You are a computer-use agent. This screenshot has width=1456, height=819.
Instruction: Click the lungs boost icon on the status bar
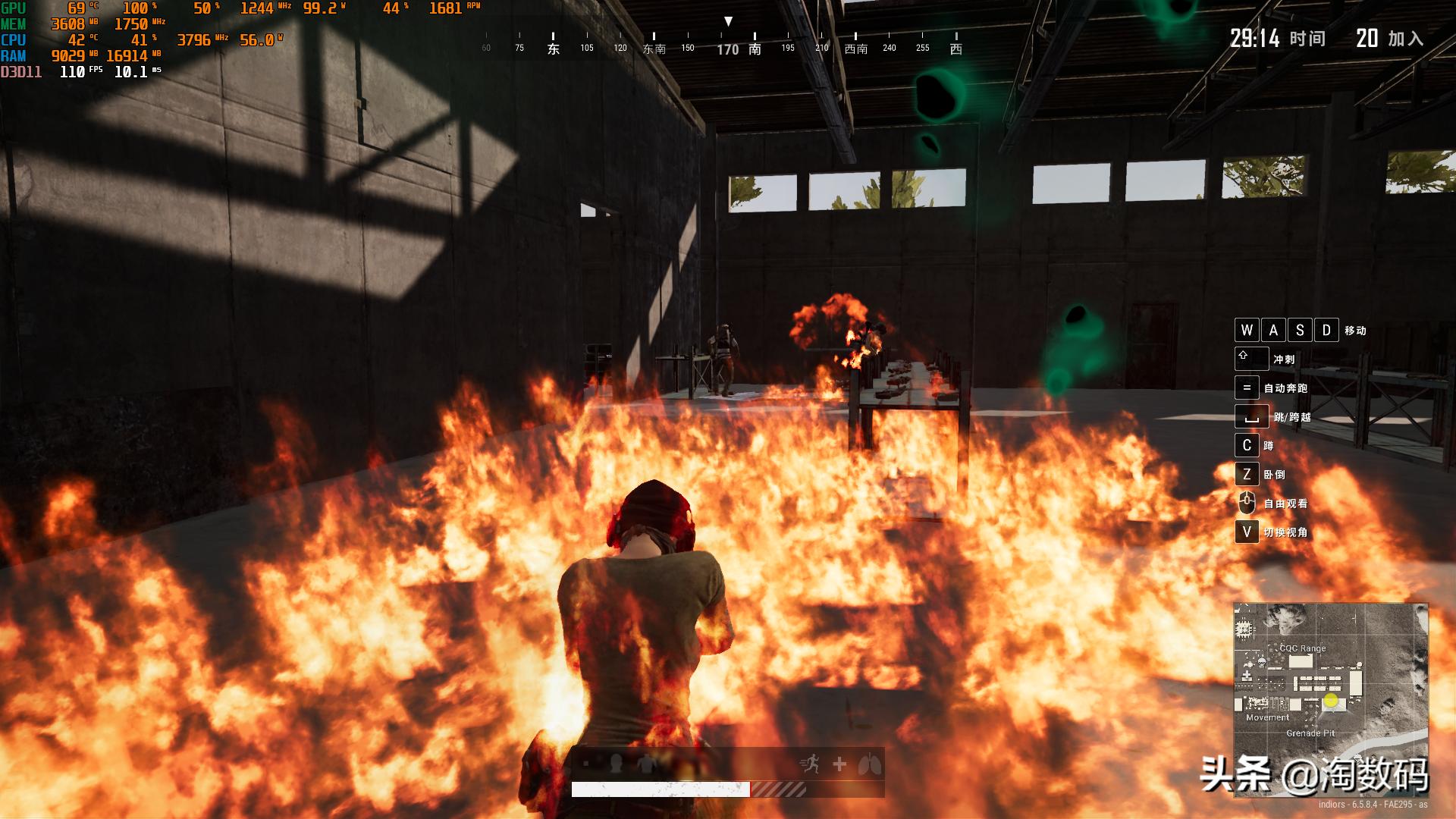tap(869, 764)
